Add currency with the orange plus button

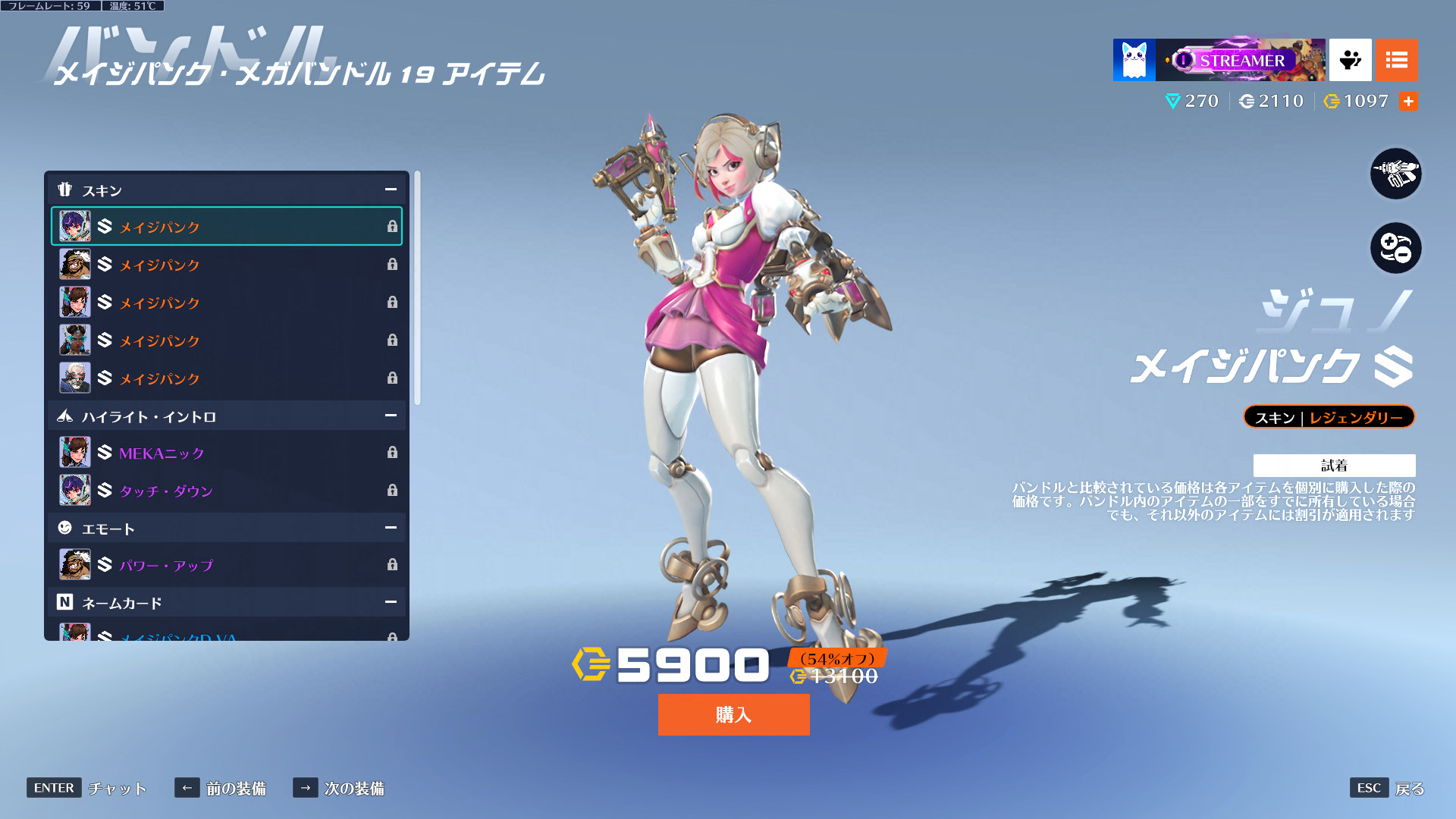(1408, 101)
